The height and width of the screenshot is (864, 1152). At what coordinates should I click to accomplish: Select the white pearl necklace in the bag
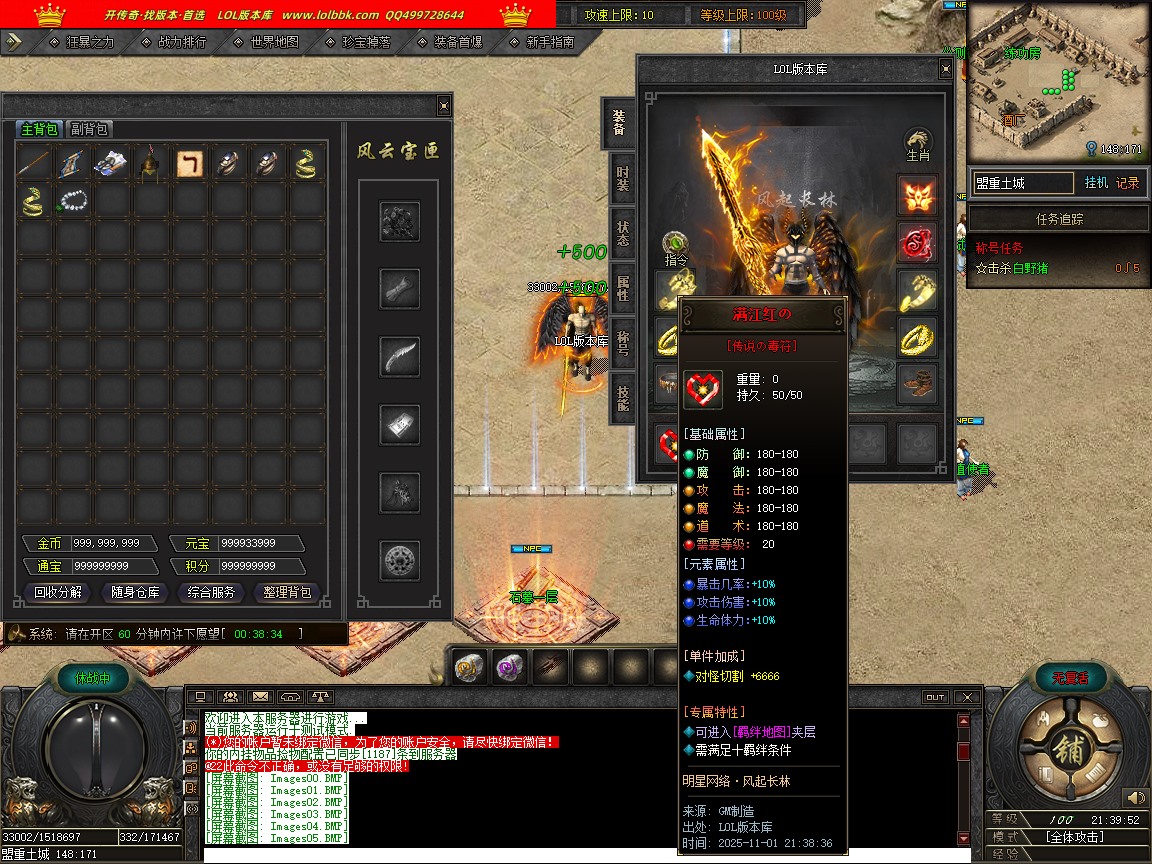pyautogui.click(x=74, y=201)
